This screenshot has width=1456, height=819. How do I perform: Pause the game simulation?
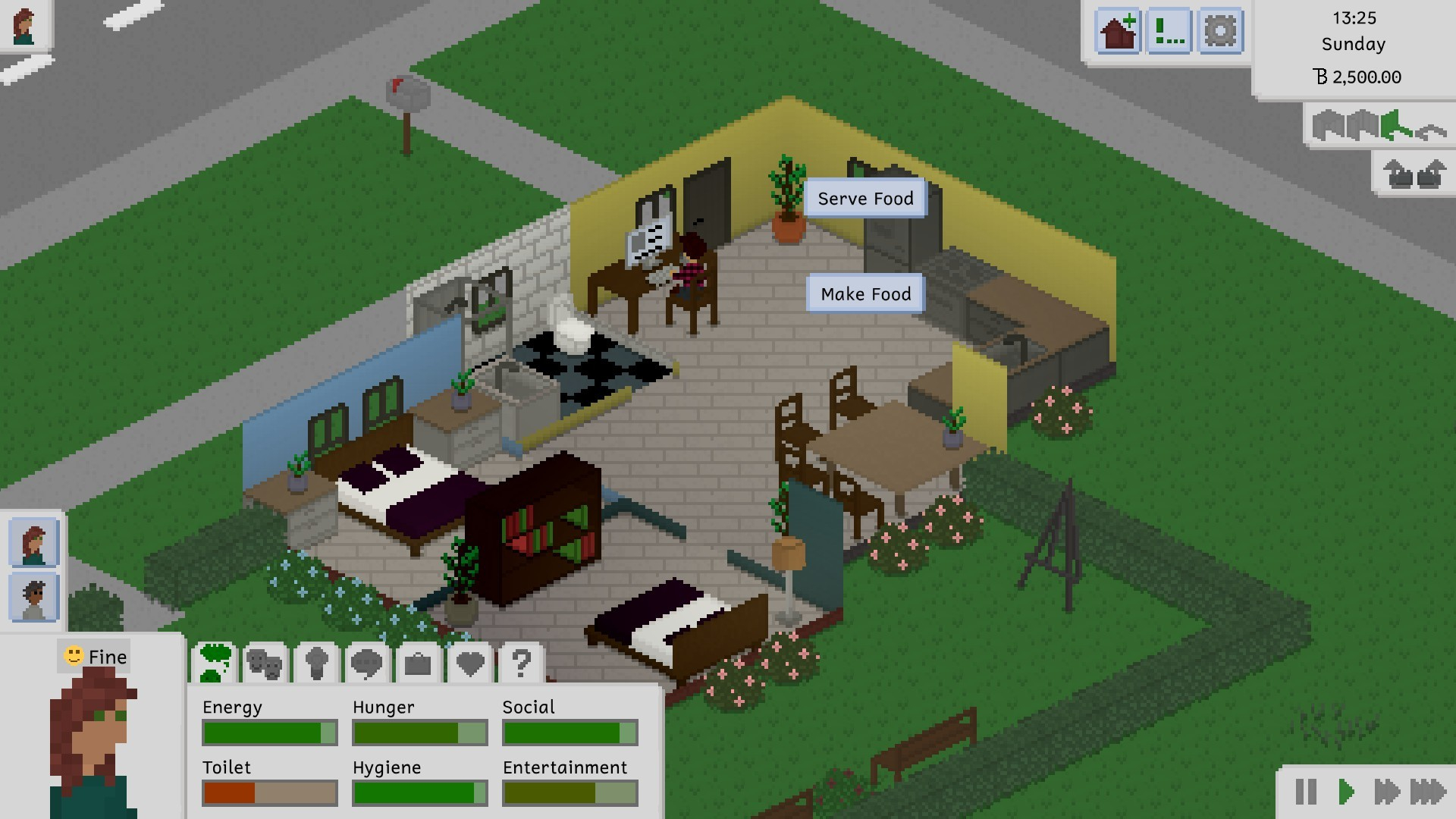pyautogui.click(x=1306, y=792)
